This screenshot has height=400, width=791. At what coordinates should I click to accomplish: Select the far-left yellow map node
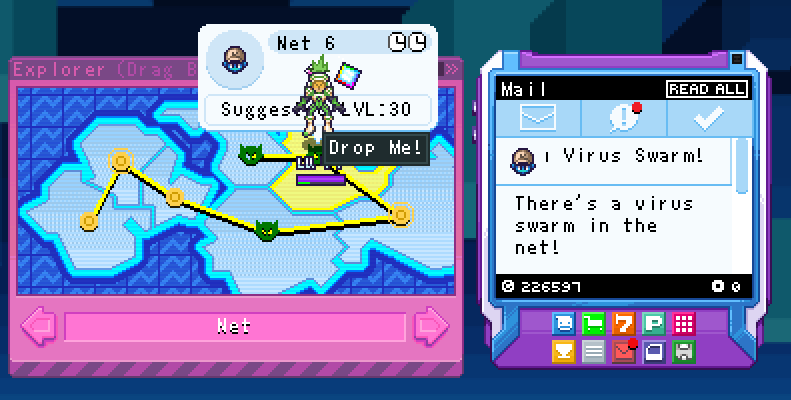pyautogui.click(x=90, y=220)
